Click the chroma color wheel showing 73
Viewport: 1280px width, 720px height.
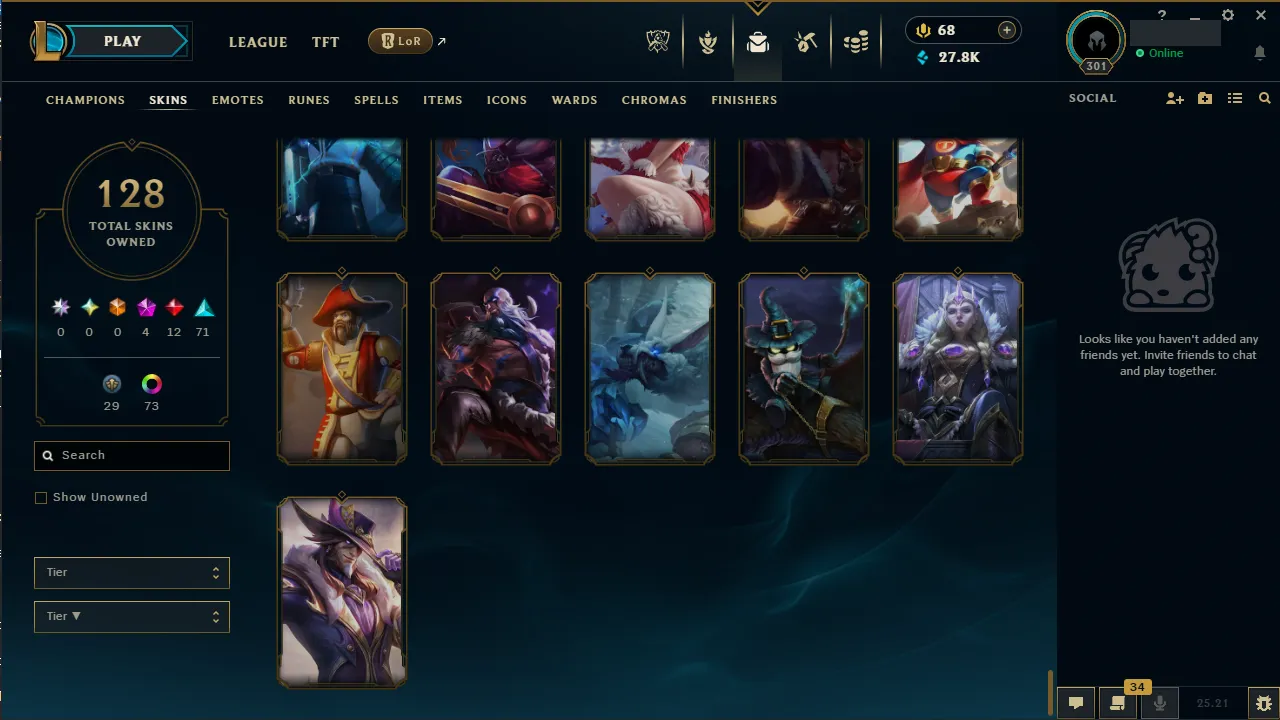pos(151,383)
